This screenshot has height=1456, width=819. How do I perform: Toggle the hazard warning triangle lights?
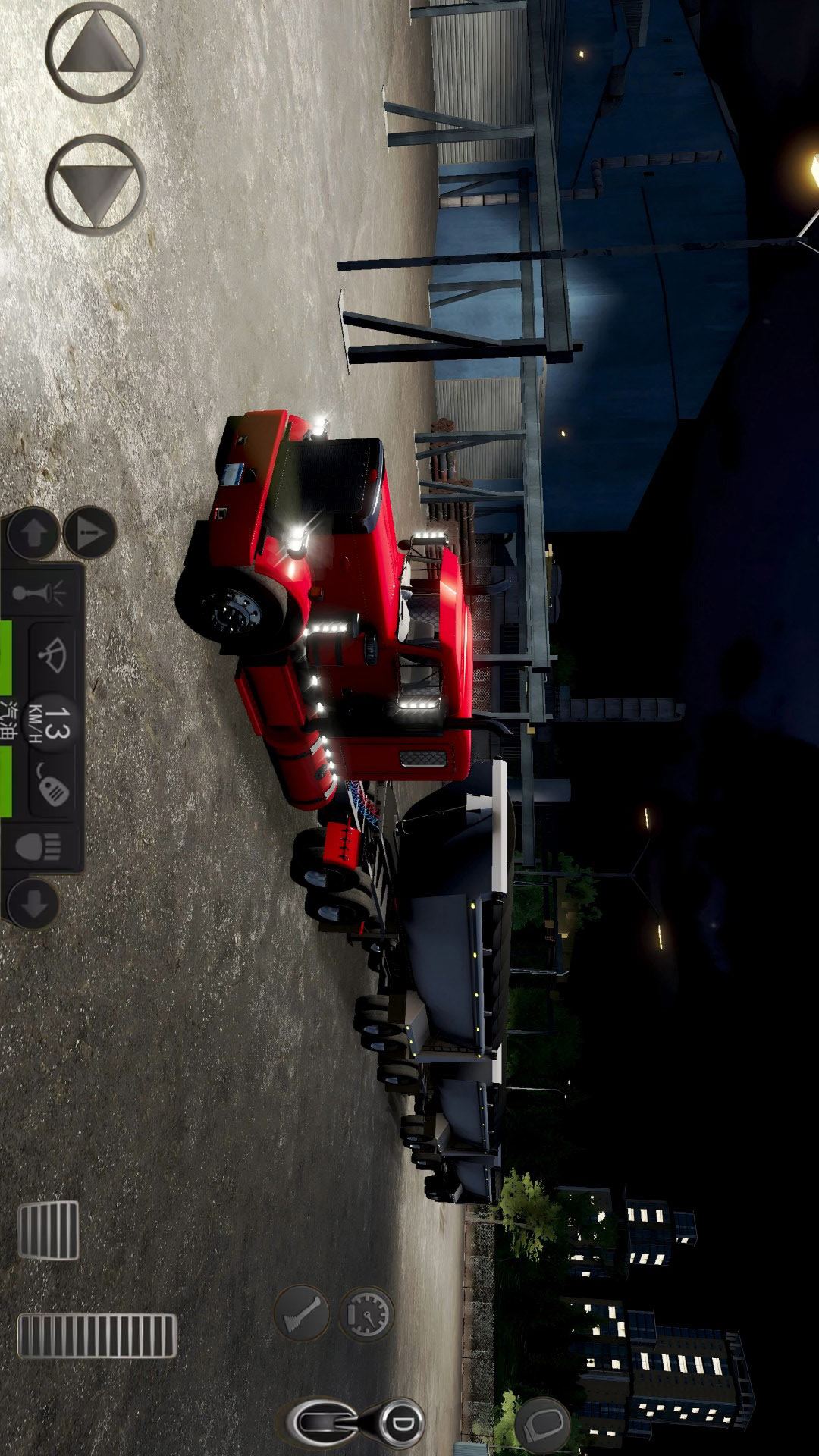[89, 533]
